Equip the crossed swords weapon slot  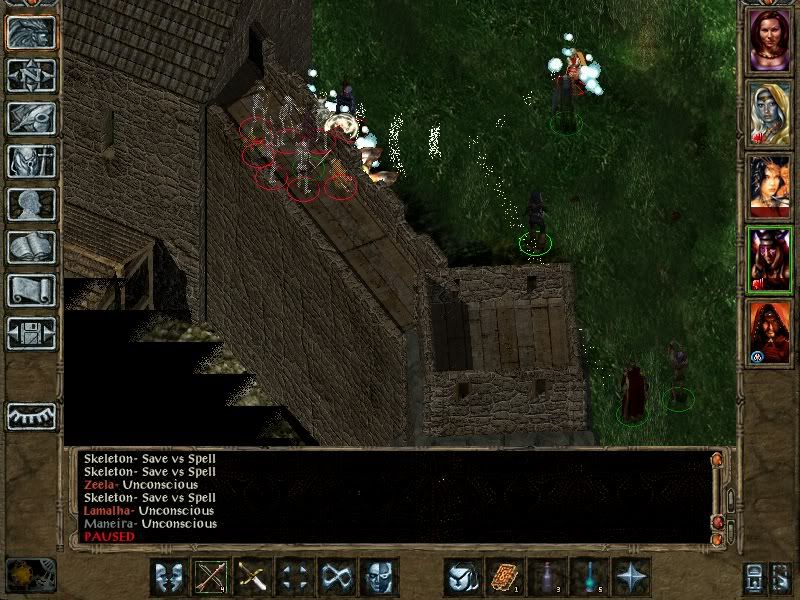(253, 577)
